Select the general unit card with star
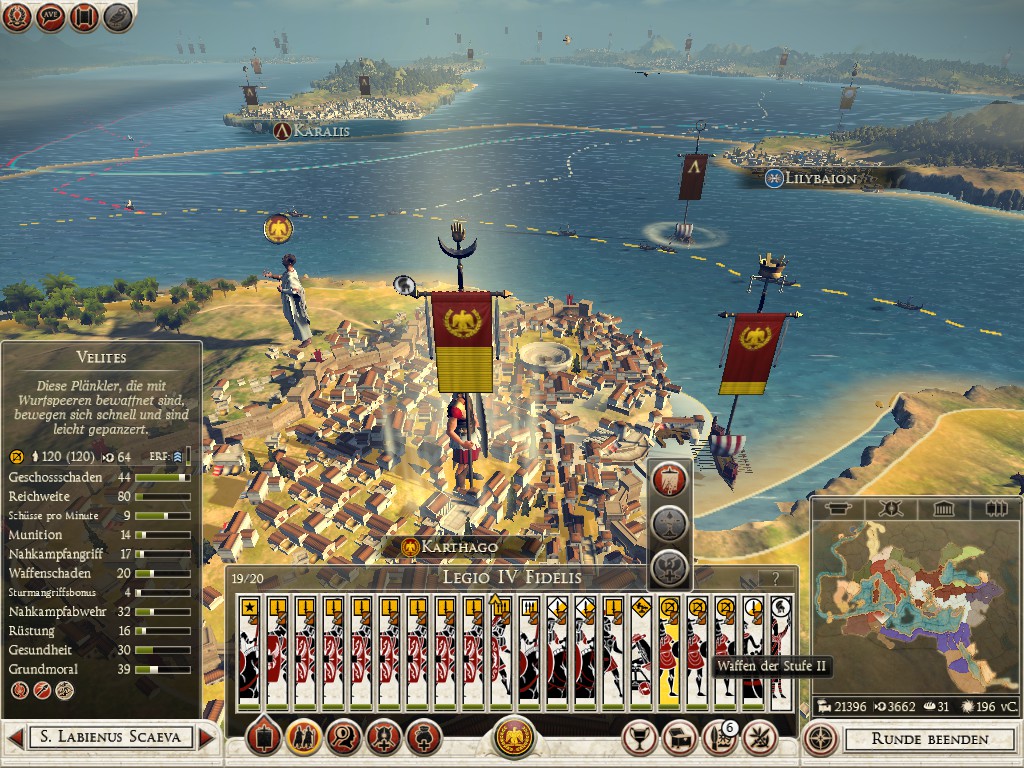This screenshot has height=768, width=1024. tap(248, 652)
